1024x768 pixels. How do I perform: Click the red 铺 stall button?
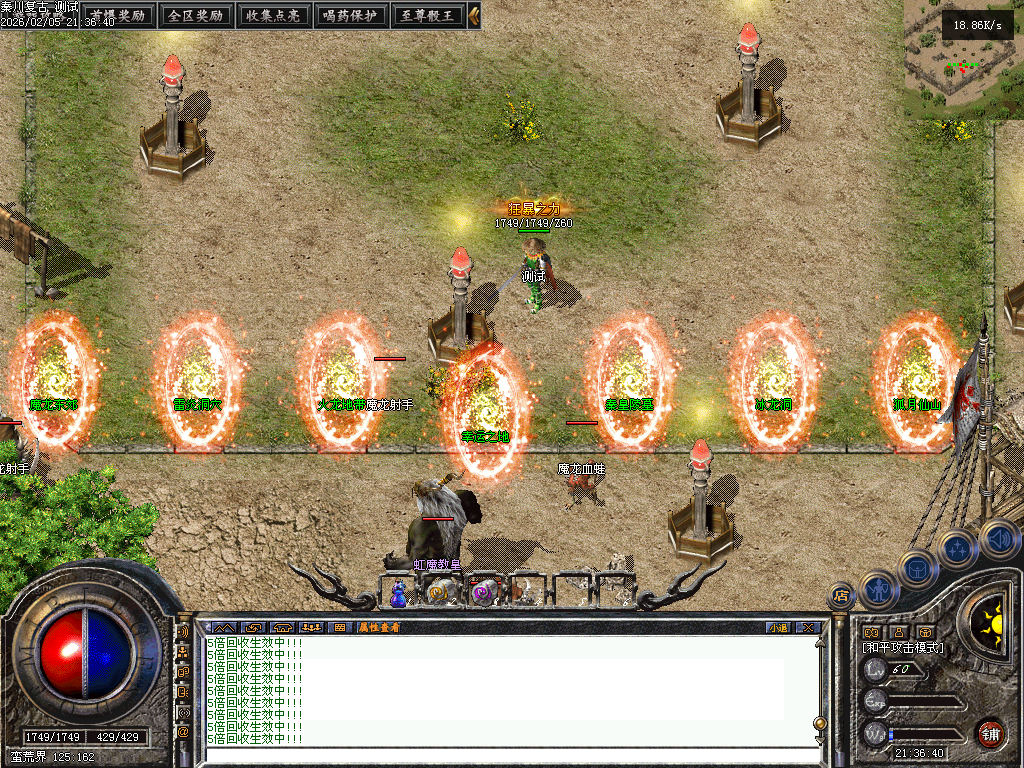pyautogui.click(x=990, y=734)
